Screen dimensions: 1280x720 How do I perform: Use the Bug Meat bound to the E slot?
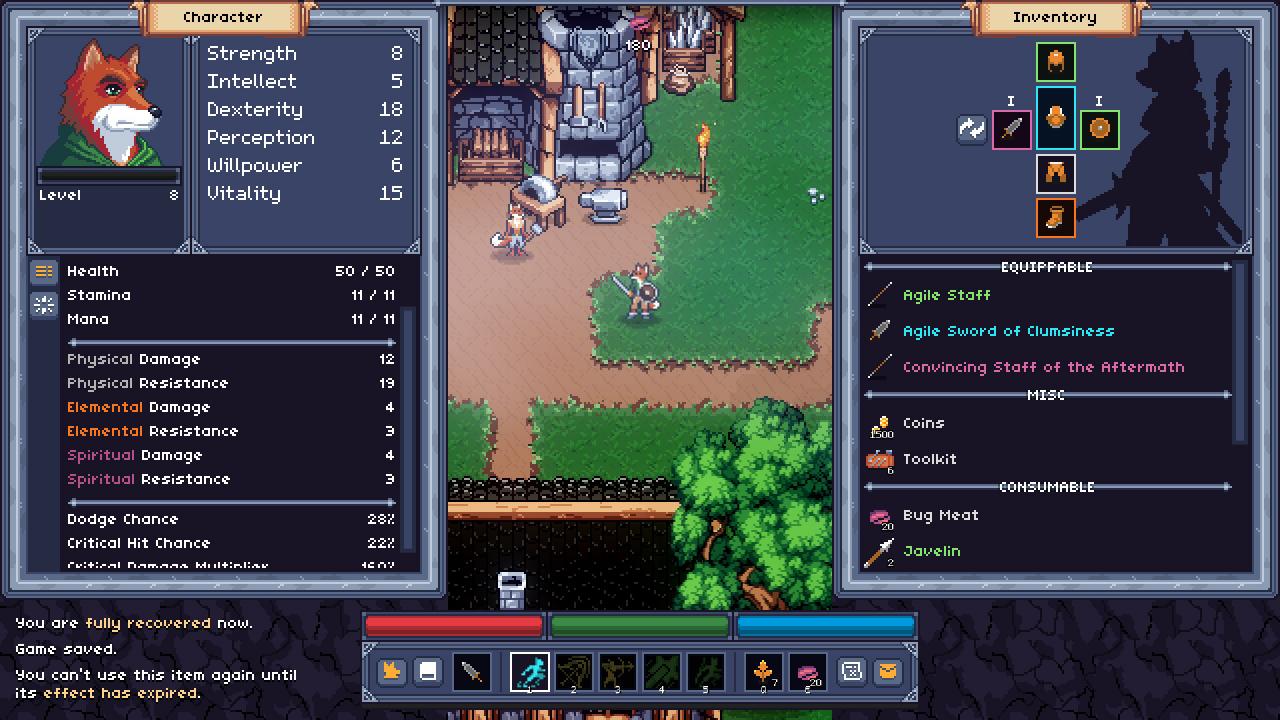click(x=806, y=672)
